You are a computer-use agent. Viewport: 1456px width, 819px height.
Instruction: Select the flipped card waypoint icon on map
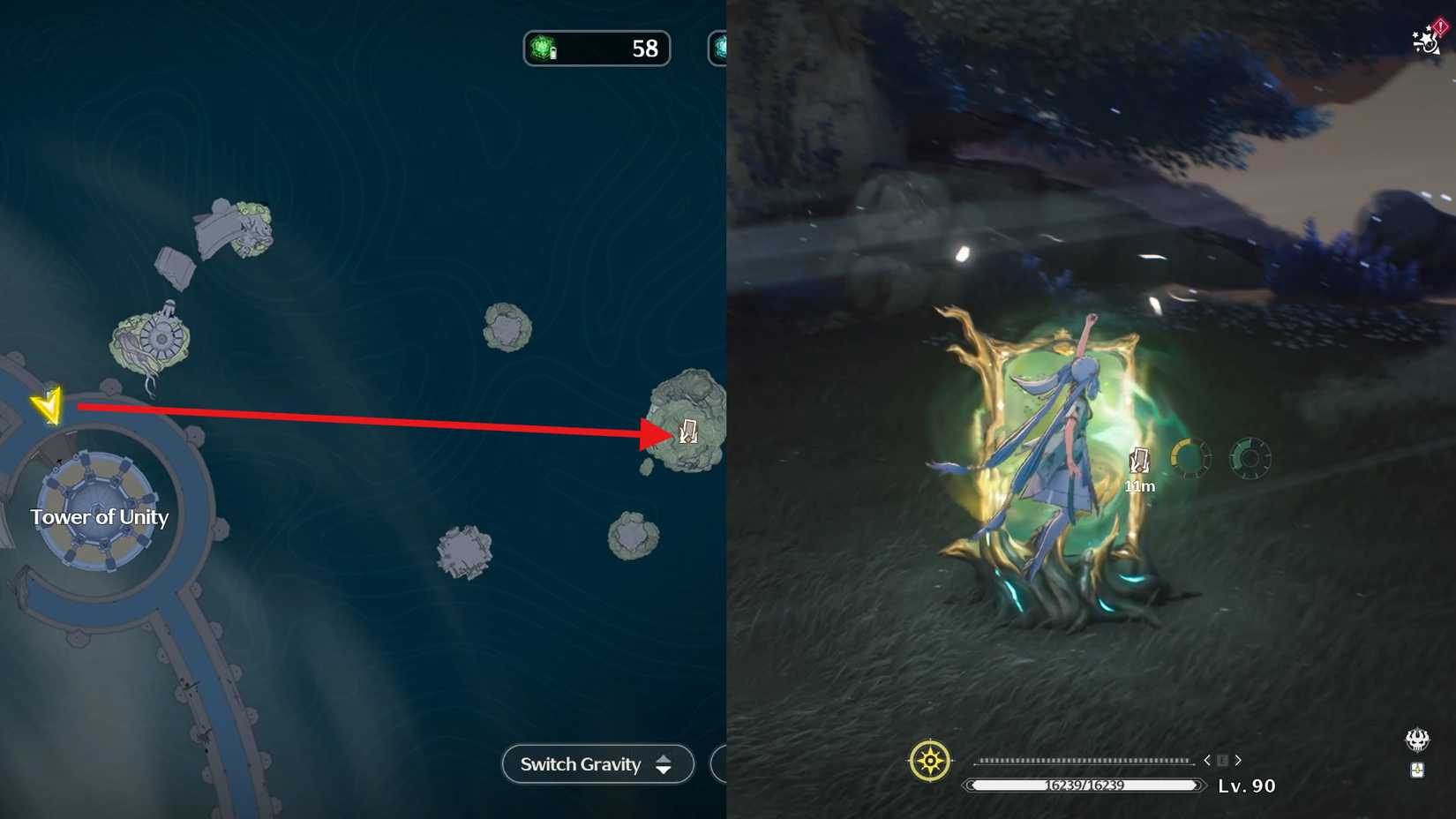687,432
